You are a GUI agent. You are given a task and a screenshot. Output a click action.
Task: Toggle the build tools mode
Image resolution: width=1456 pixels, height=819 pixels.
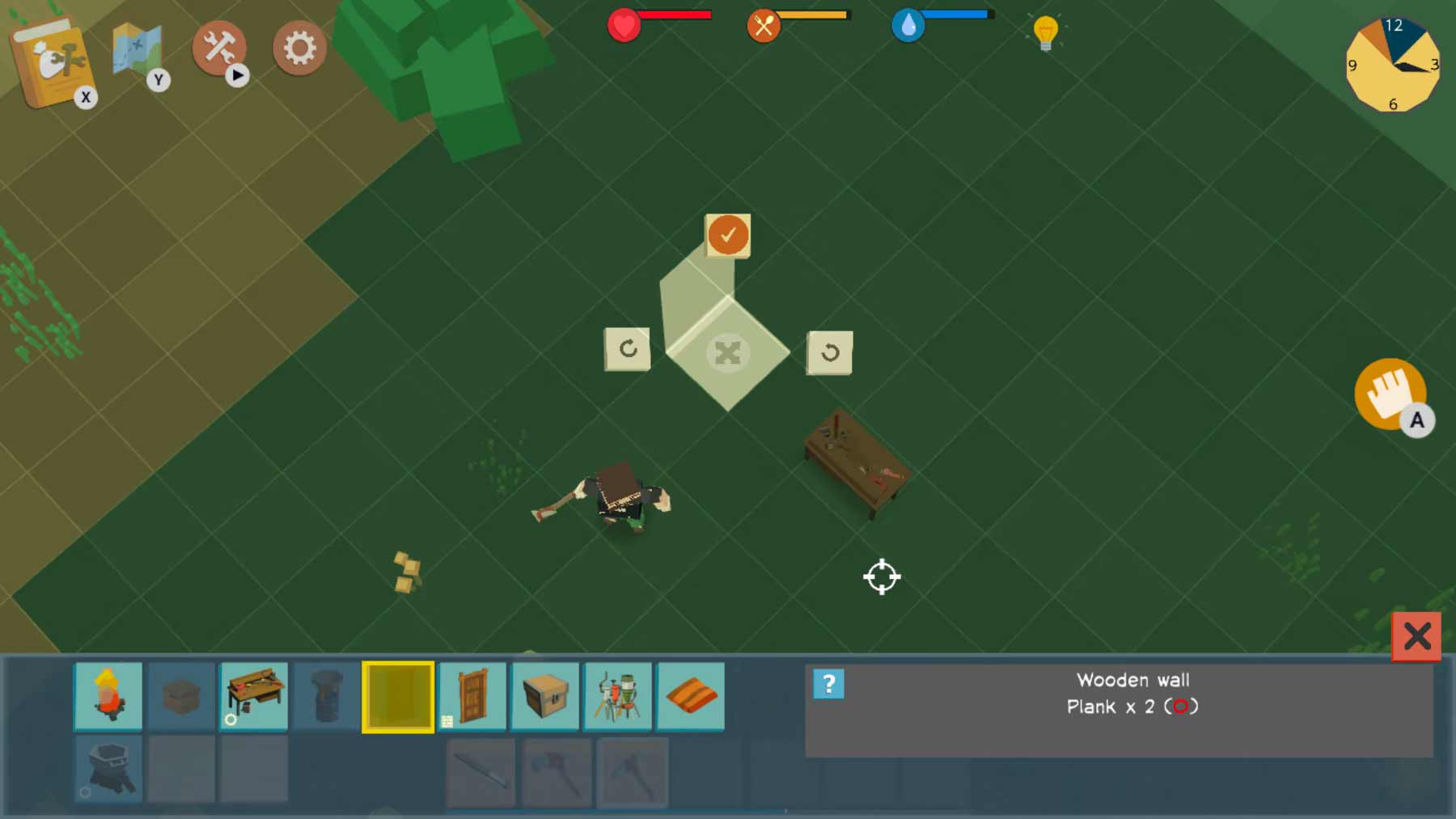click(218, 48)
